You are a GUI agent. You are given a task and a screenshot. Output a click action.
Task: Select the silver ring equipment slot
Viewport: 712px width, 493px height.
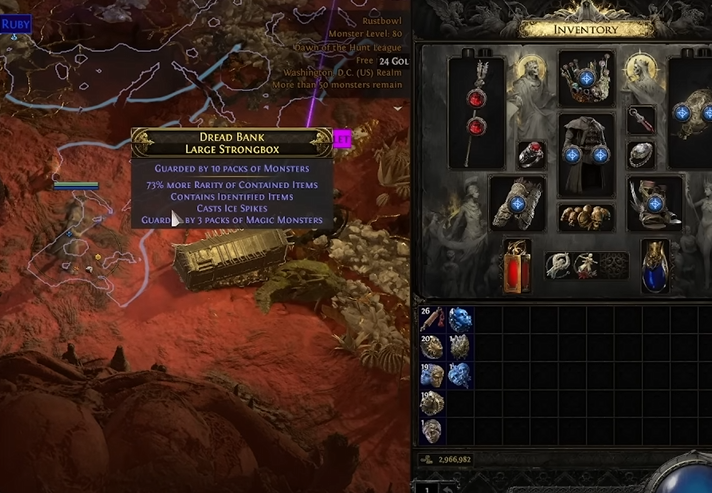641,154
